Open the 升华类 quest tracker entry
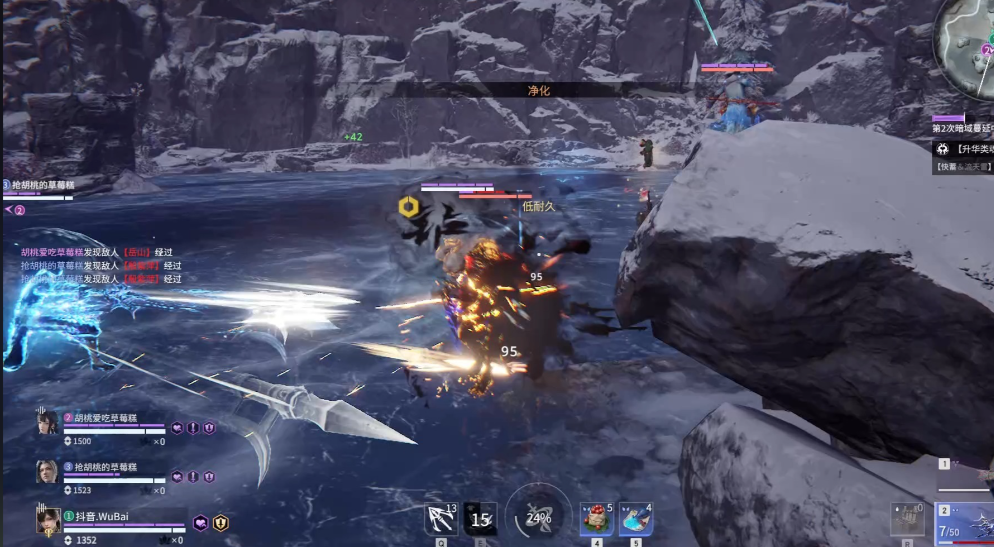994x547 pixels. coord(966,148)
